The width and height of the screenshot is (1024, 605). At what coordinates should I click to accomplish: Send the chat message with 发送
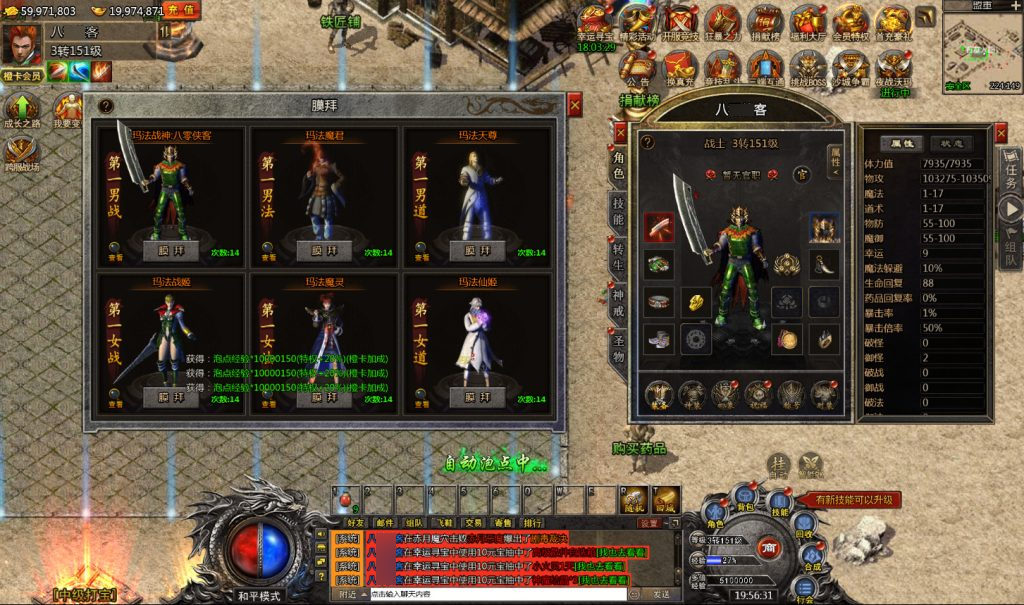tap(661, 594)
